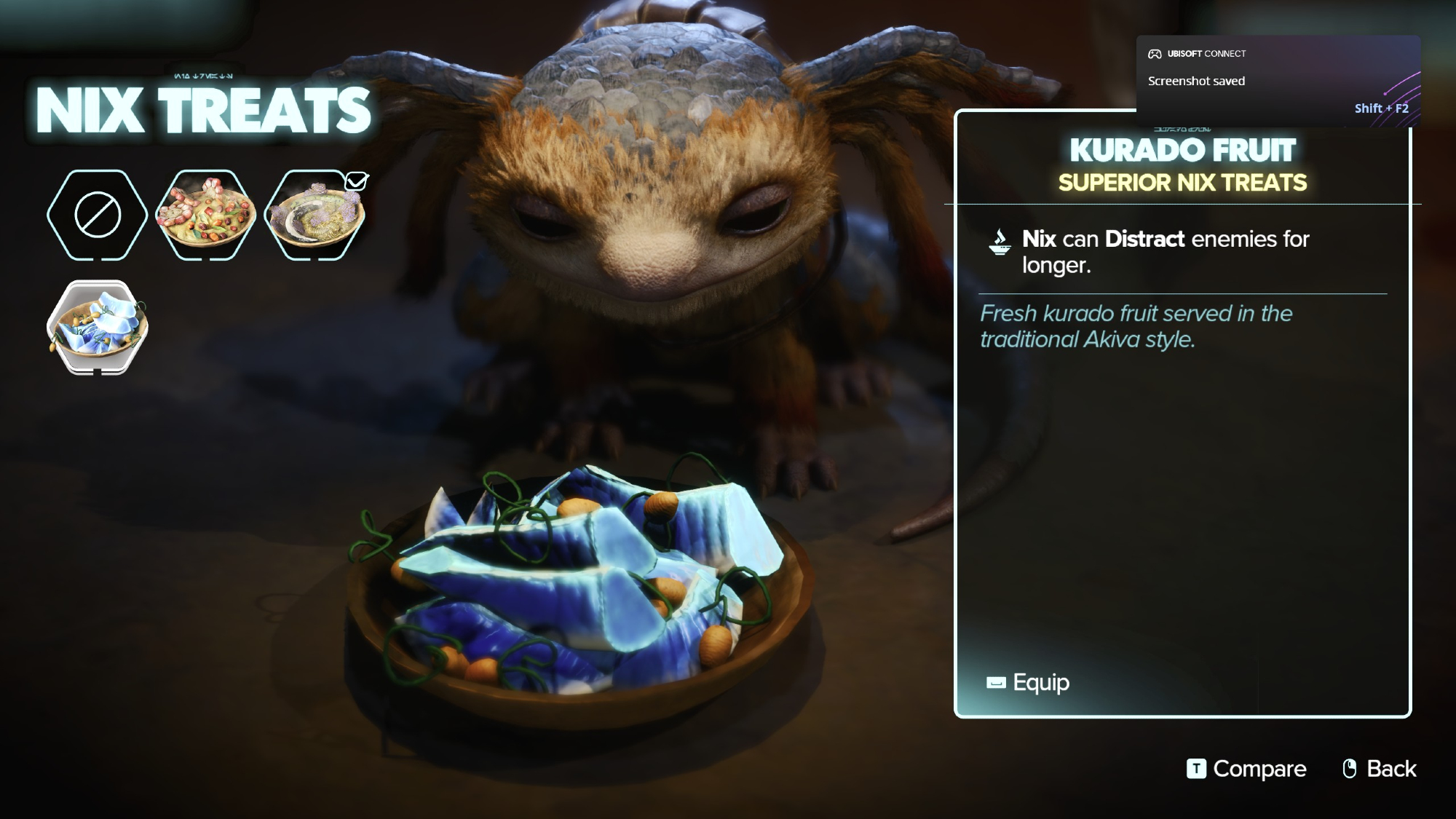Choose the shrimp and berries treat bowl
1456x819 pixels.
(206, 215)
